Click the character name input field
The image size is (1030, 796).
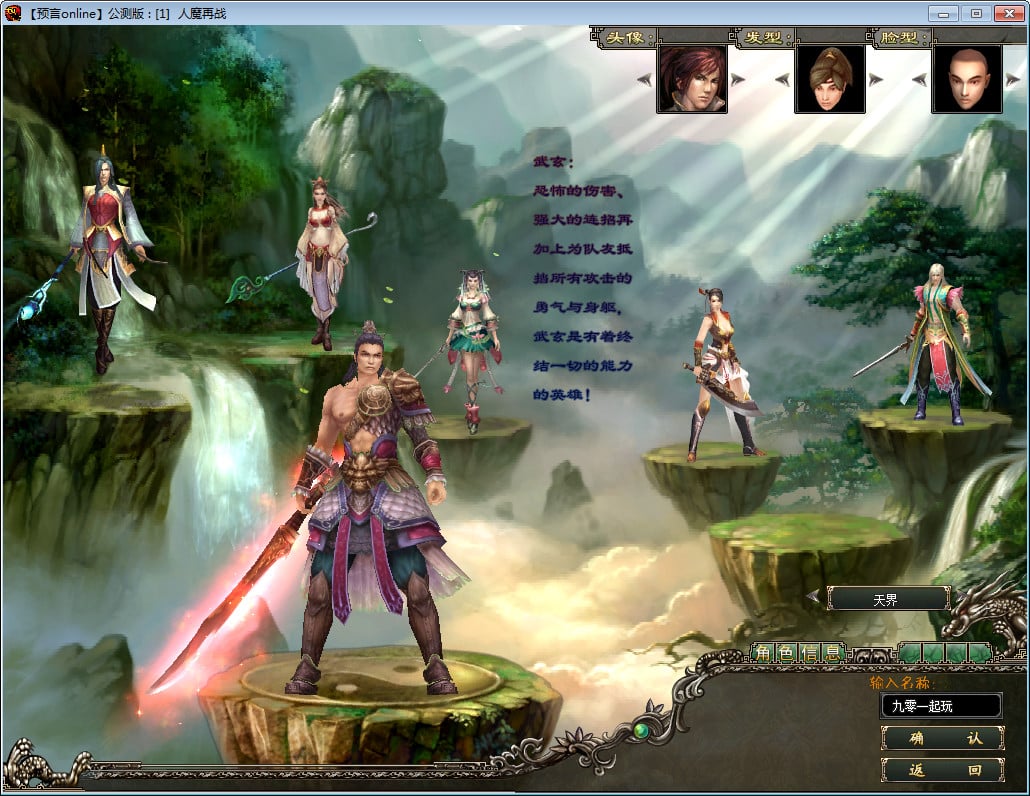pos(940,706)
